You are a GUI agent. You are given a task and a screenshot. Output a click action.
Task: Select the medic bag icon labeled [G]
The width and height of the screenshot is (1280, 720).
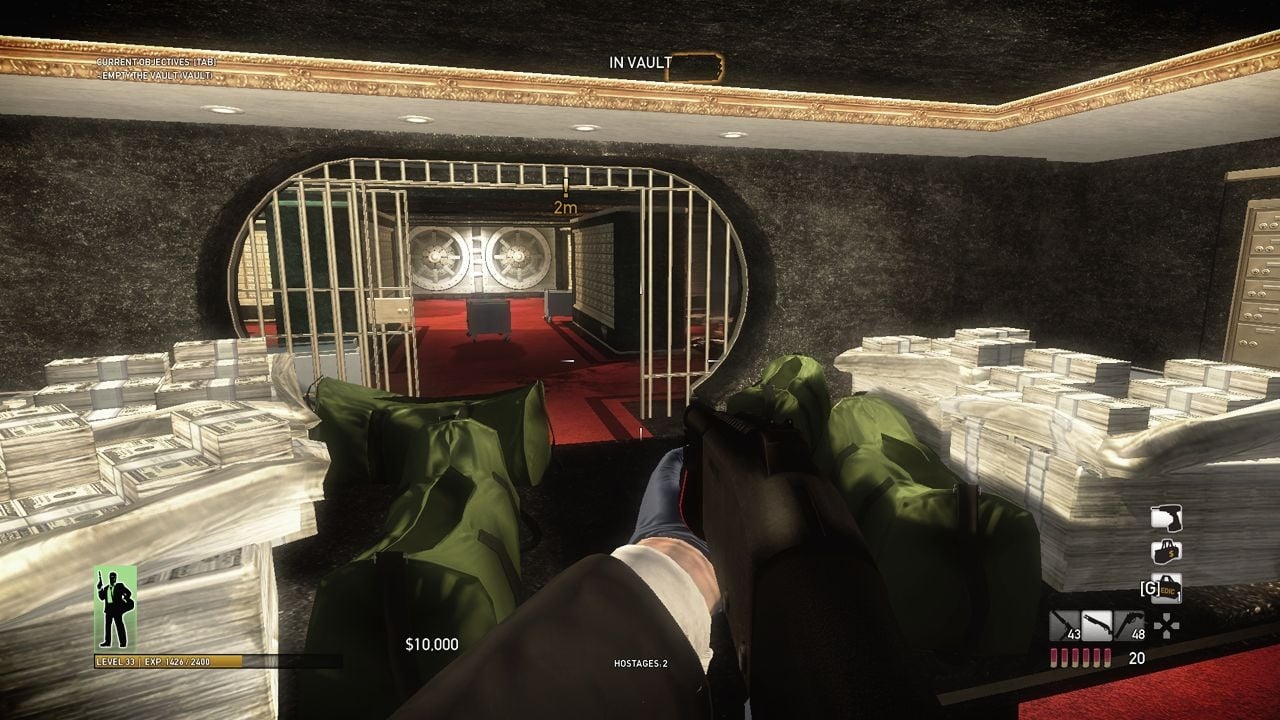pos(1165,588)
